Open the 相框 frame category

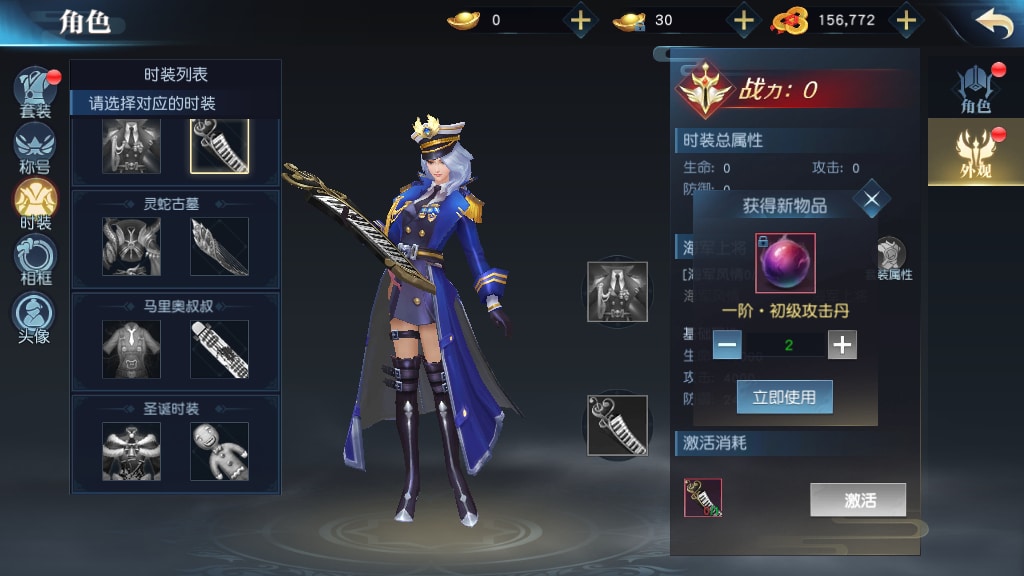[x=35, y=260]
